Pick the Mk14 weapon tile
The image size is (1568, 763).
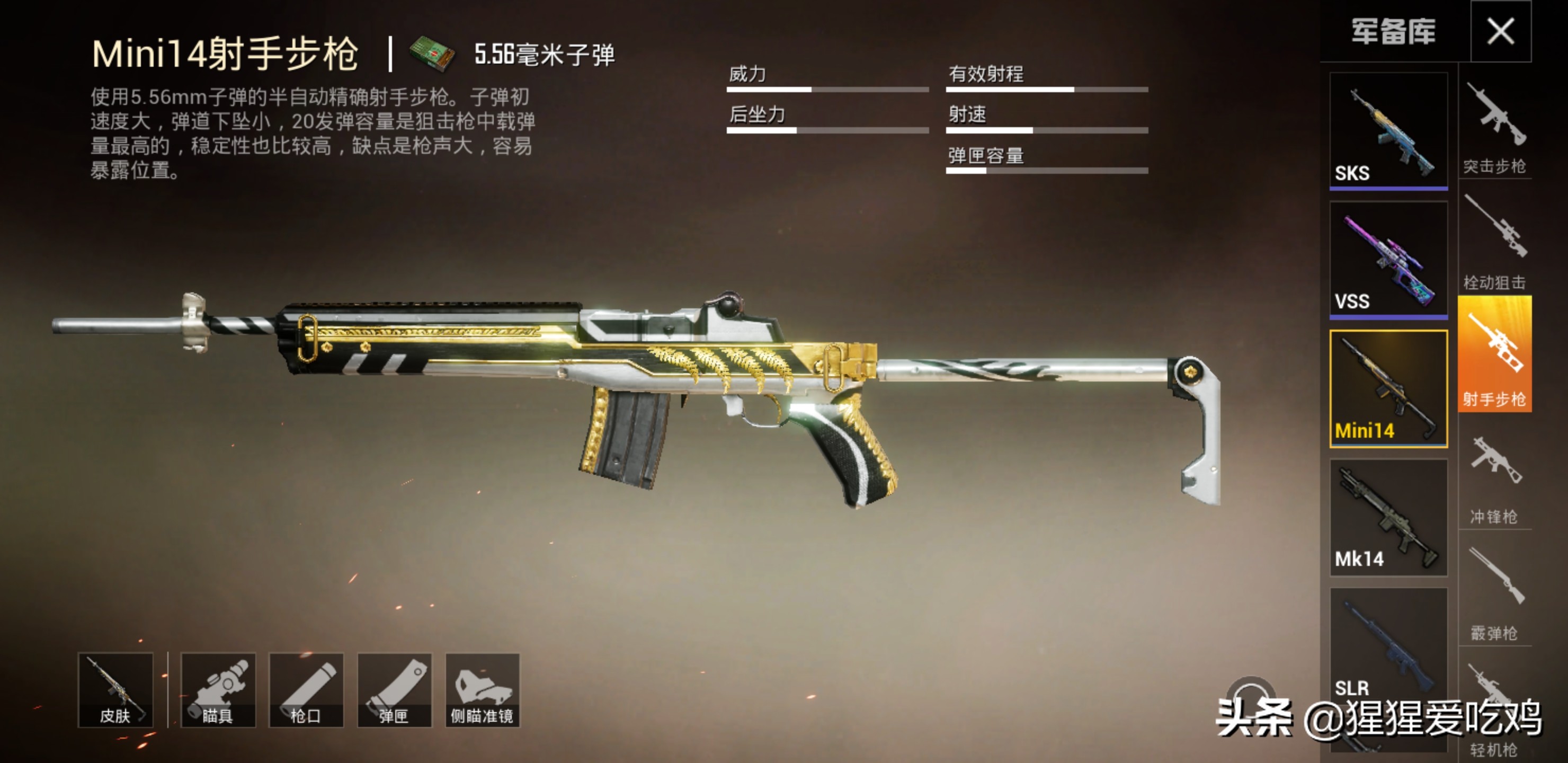(1388, 518)
